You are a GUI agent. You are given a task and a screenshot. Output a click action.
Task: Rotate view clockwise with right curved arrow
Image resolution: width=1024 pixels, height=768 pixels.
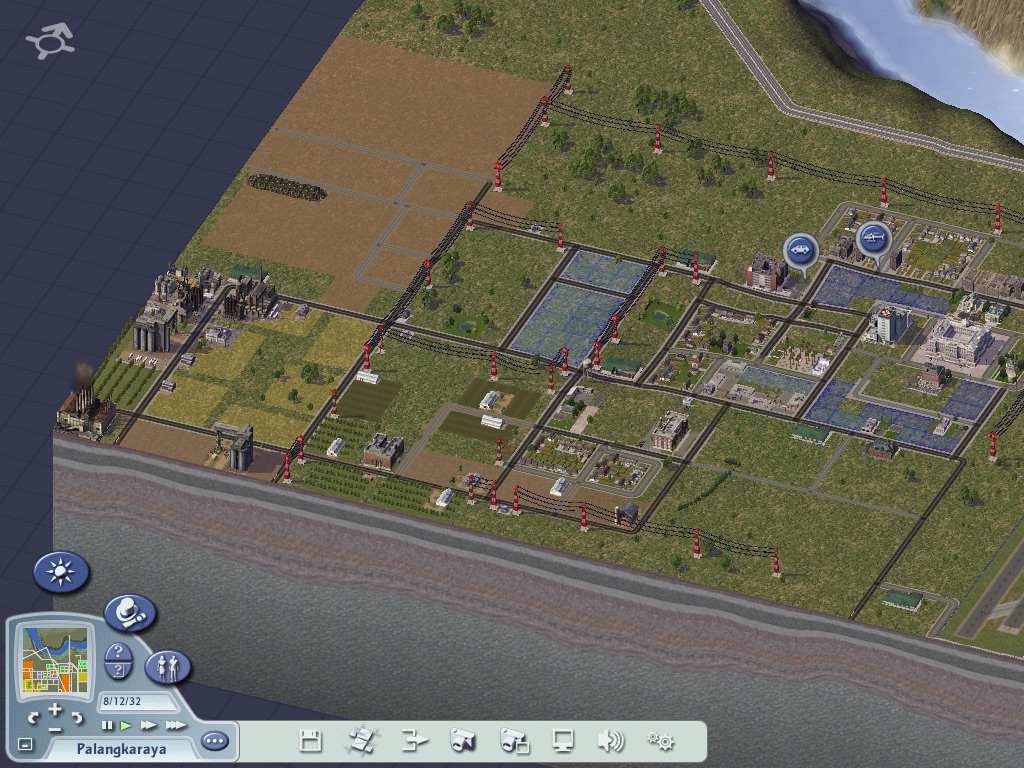(x=76, y=717)
